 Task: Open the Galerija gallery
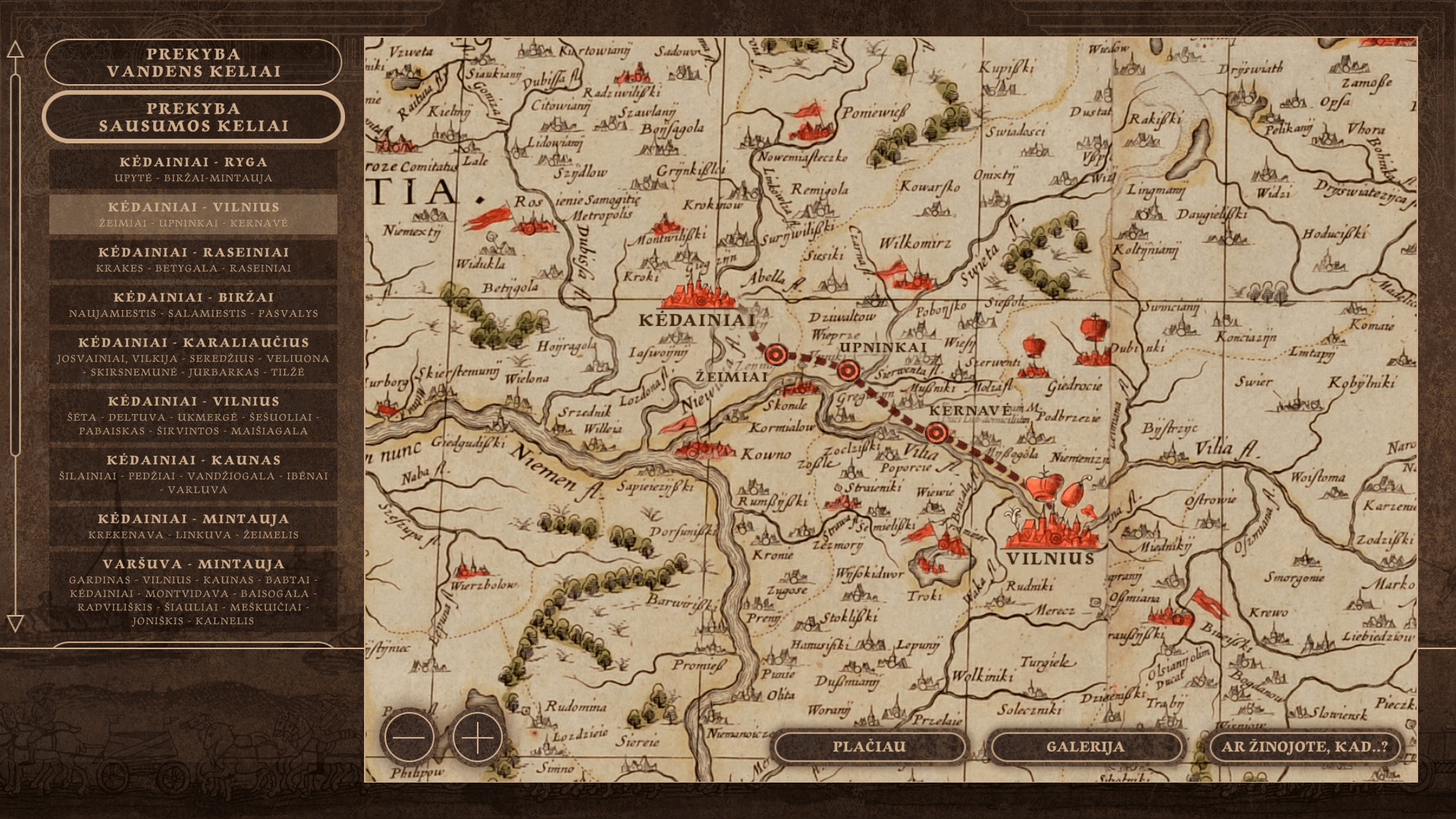click(x=1085, y=747)
